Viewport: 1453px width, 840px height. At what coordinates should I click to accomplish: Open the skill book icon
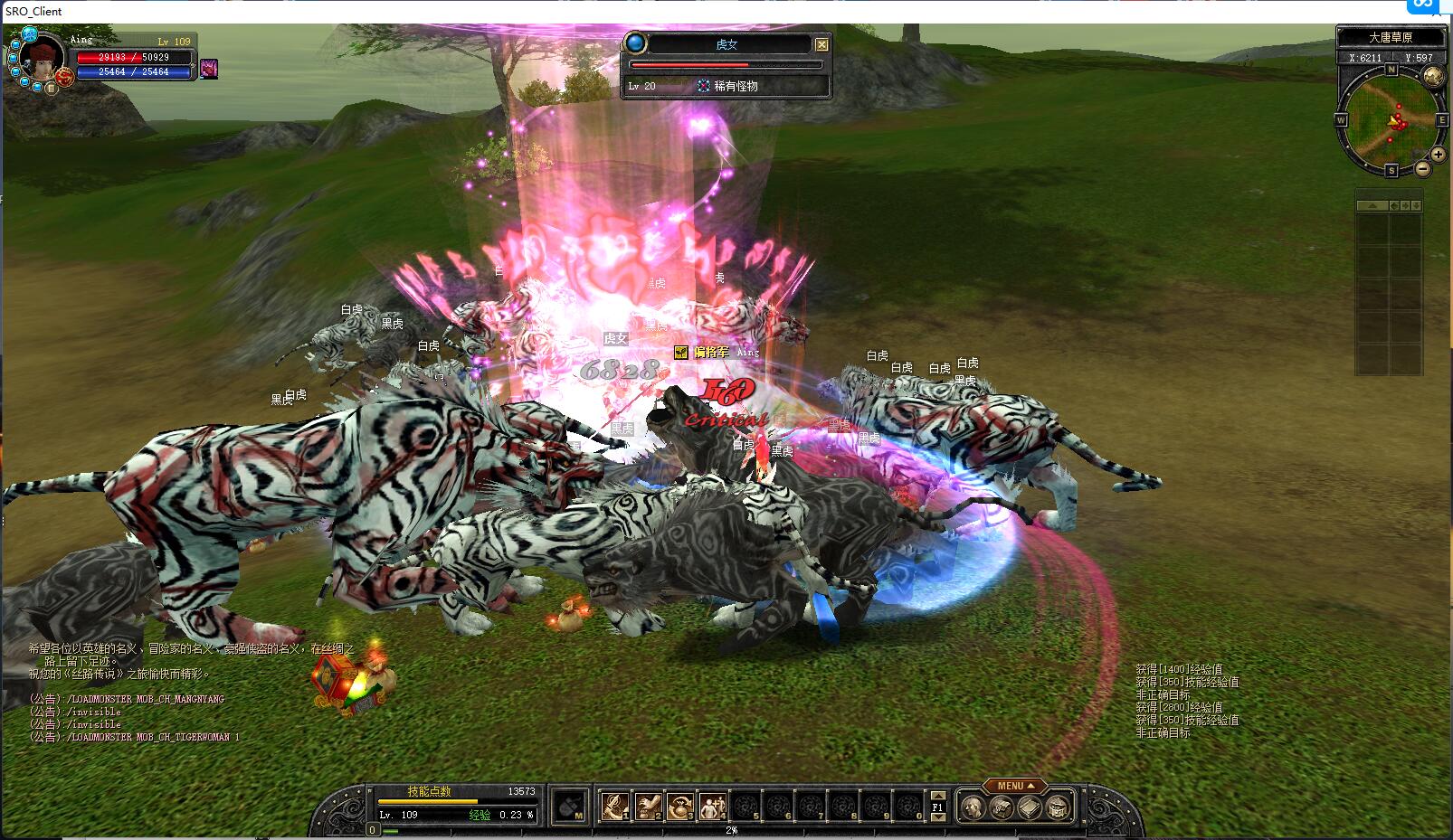click(1030, 807)
